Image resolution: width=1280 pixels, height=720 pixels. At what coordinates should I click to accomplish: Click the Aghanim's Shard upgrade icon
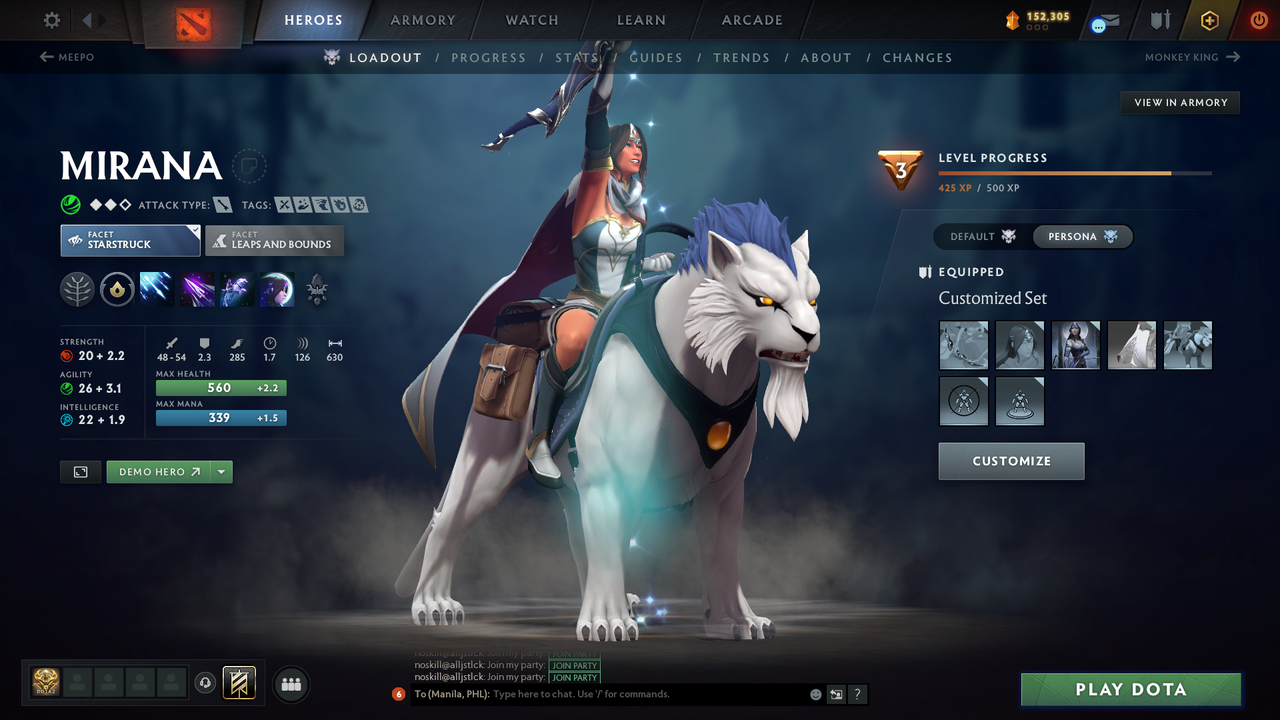(117, 290)
